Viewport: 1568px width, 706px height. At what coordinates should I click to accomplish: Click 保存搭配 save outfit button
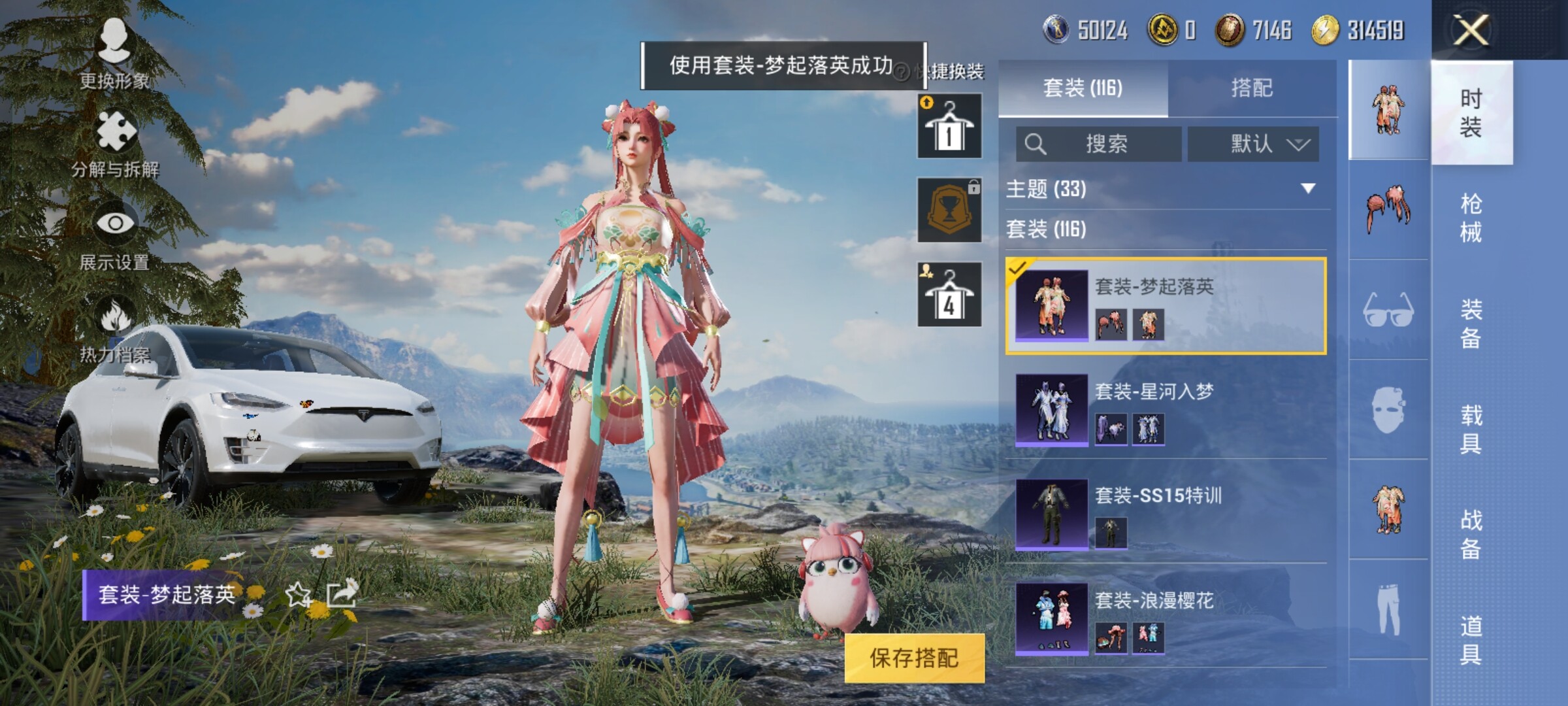pos(914,658)
